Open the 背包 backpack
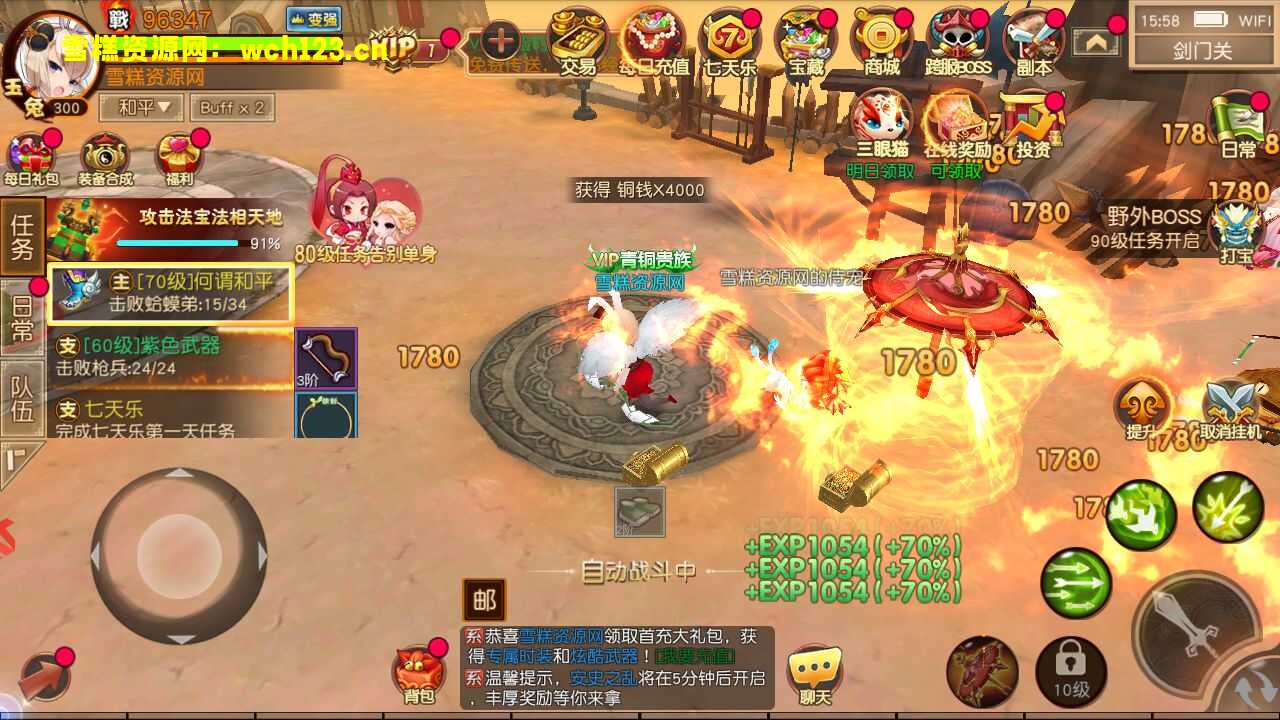1280x720 pixels. (418, 674)
